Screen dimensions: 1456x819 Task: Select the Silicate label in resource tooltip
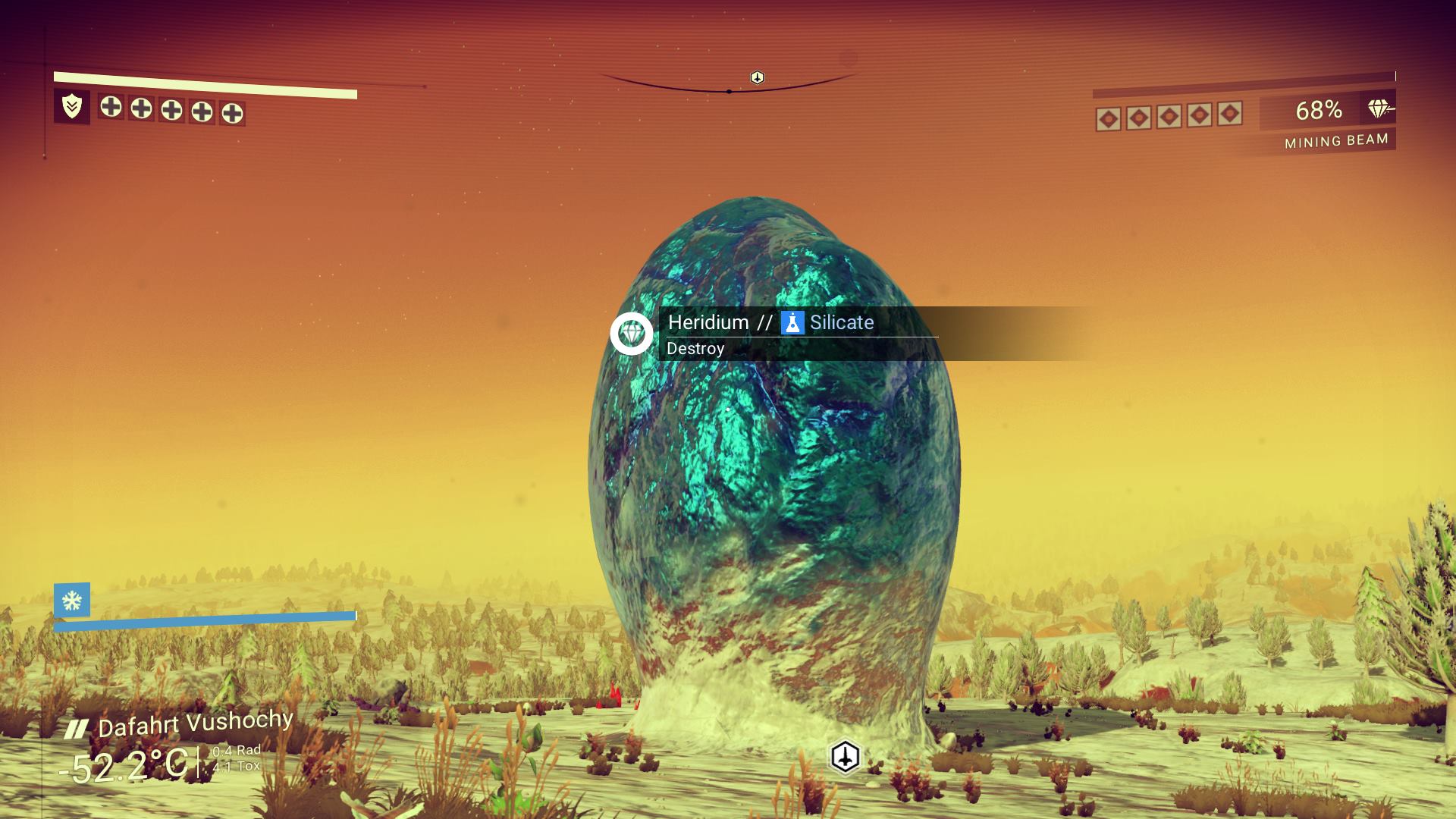tap(840, 322)
